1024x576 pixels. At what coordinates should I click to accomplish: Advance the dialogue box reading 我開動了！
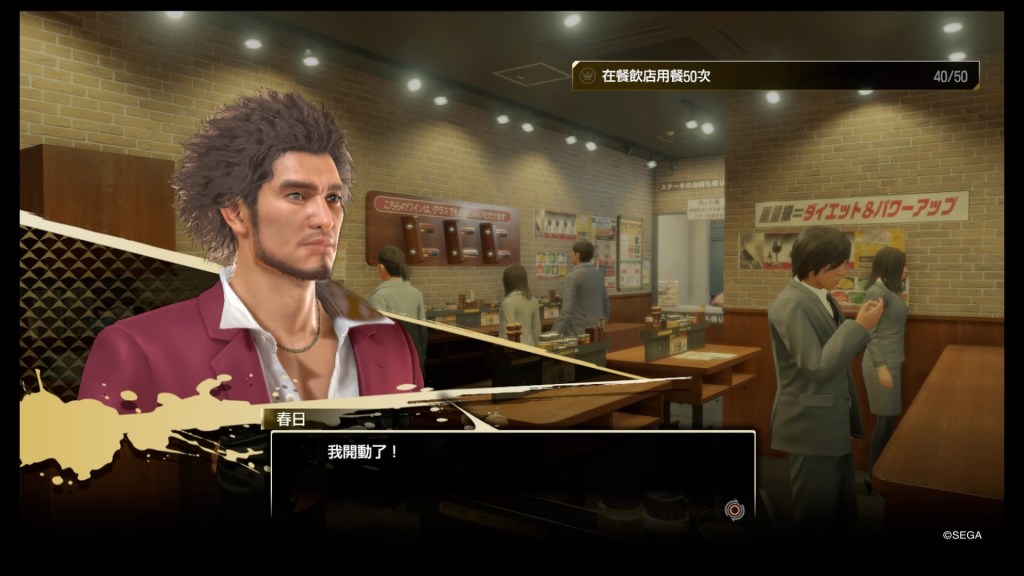[512, 476]
